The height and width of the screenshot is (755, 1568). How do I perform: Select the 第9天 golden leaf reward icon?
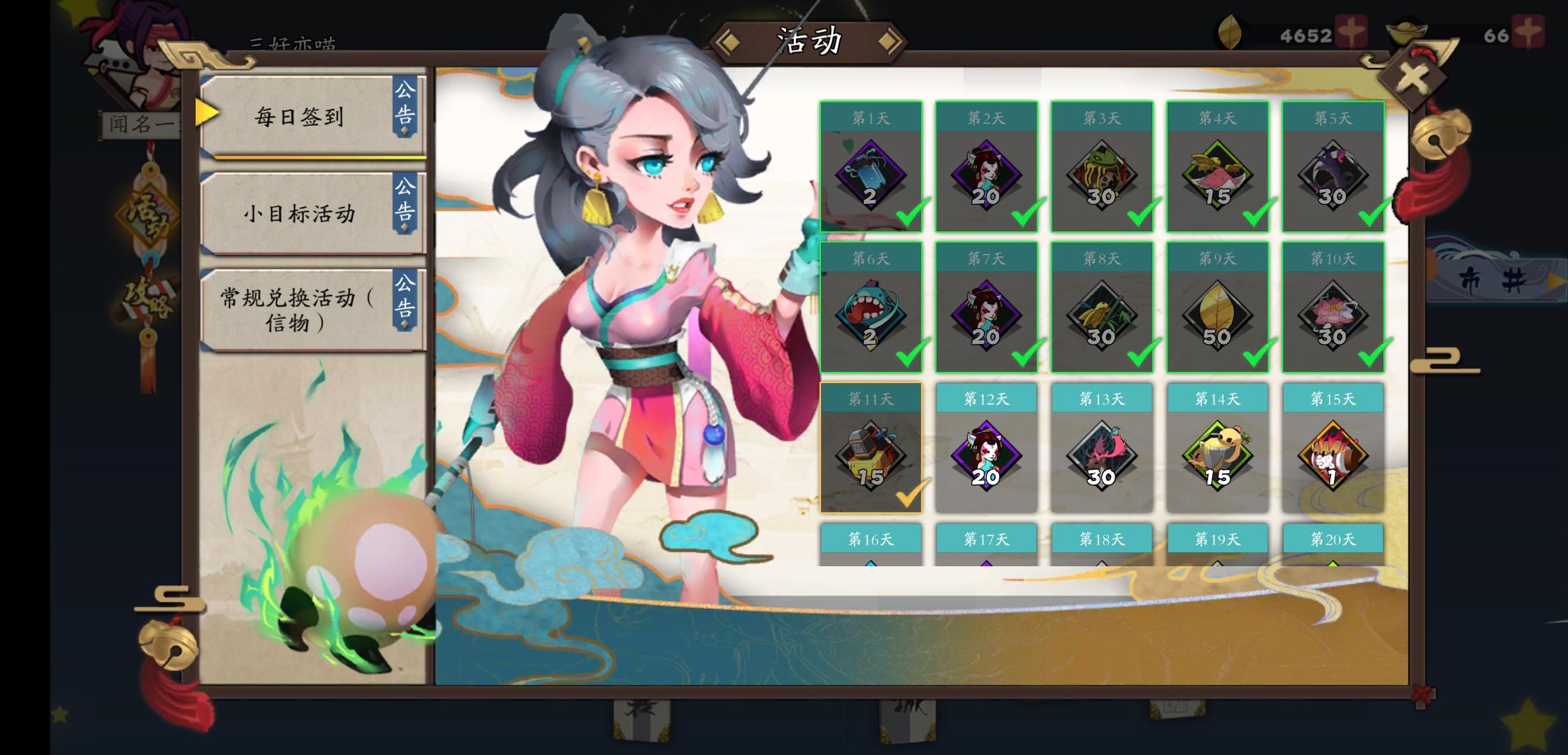click(x=1217, y=315)
